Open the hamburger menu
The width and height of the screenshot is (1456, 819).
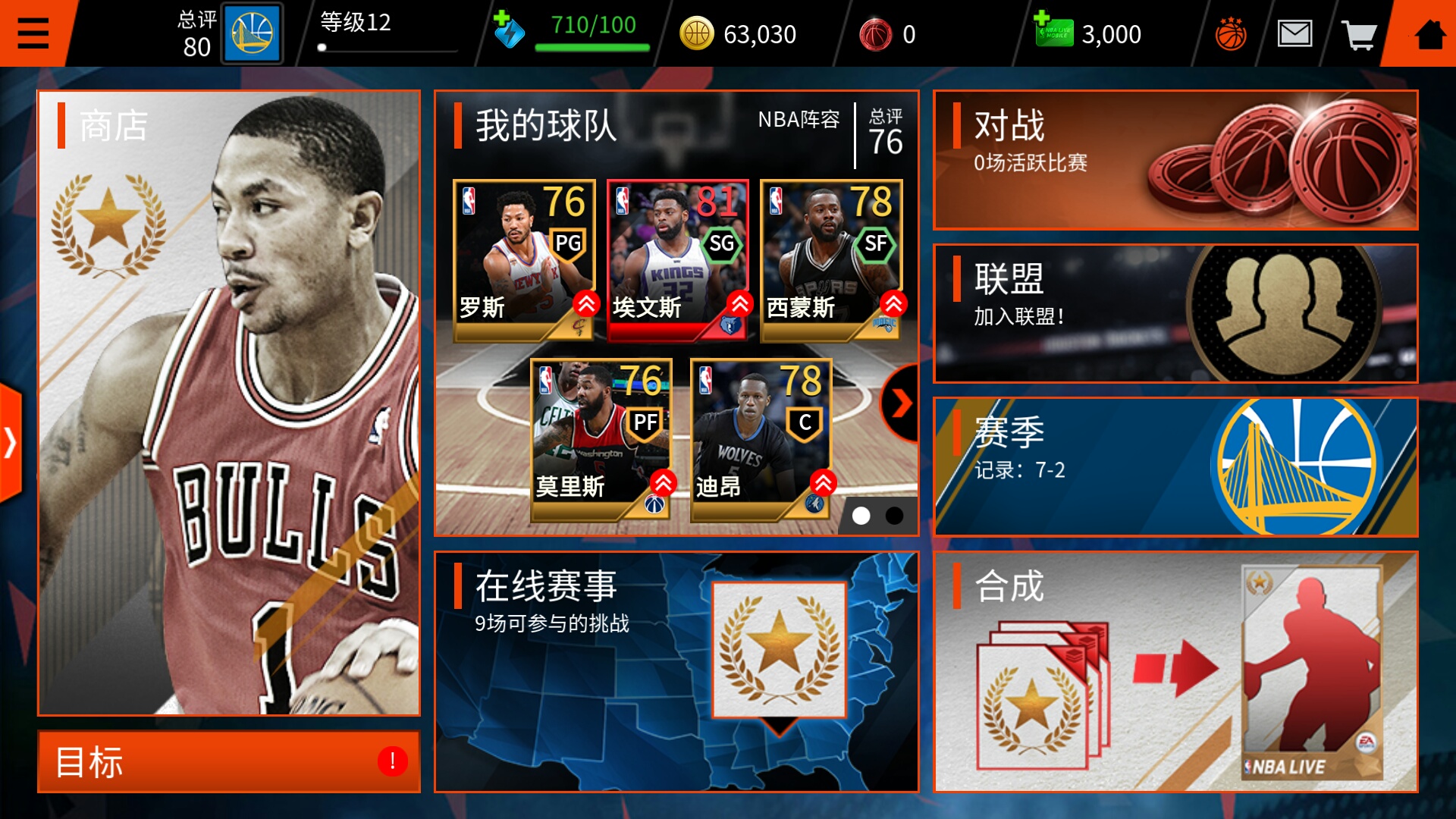(x=32, y=33)
